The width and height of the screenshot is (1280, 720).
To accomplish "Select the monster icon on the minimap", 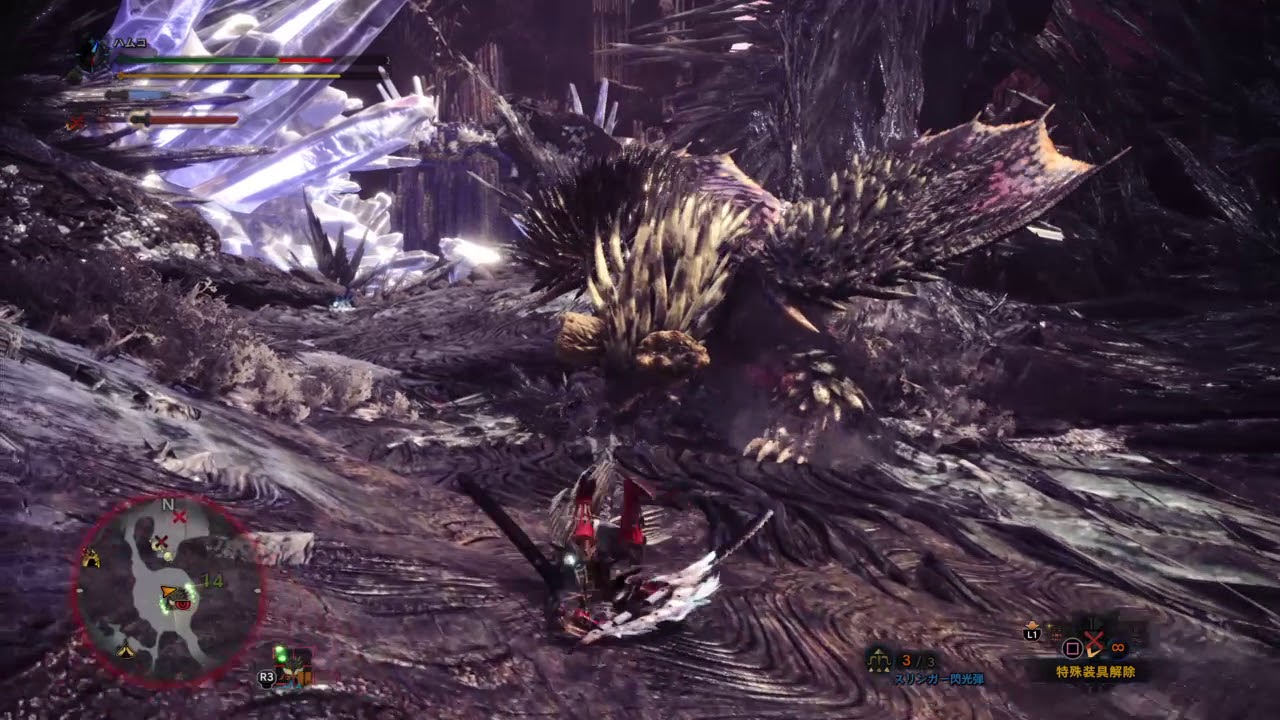I will (x=181, y=598).
